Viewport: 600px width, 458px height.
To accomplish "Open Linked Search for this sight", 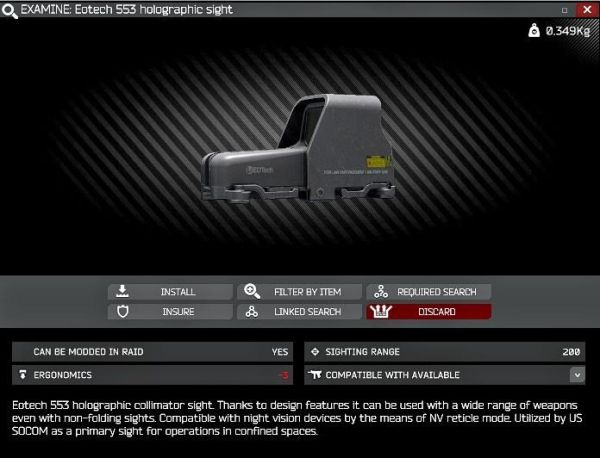I will (x=298, y=312).
